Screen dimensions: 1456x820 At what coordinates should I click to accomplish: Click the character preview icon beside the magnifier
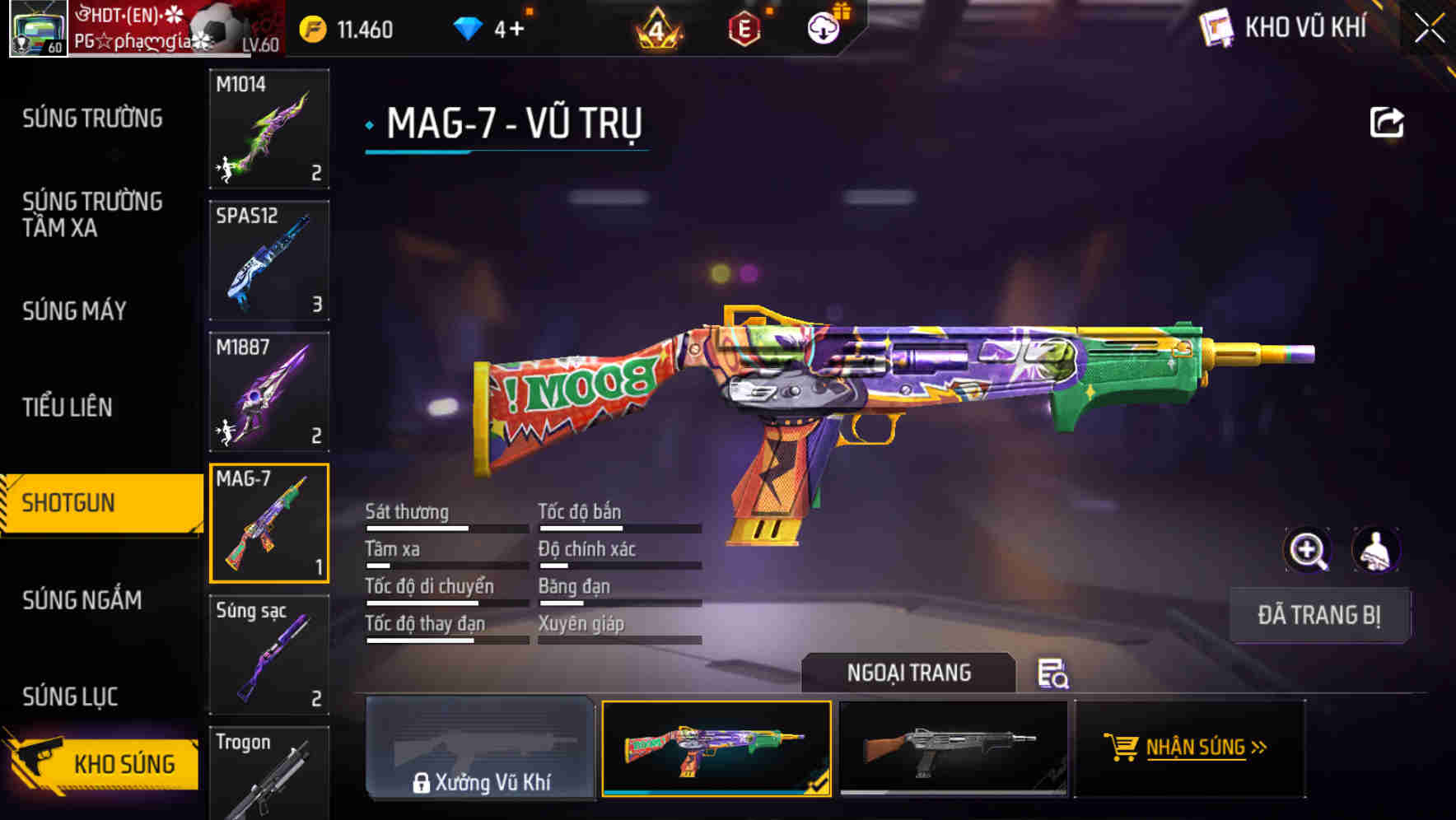[x=1374, y=550]
